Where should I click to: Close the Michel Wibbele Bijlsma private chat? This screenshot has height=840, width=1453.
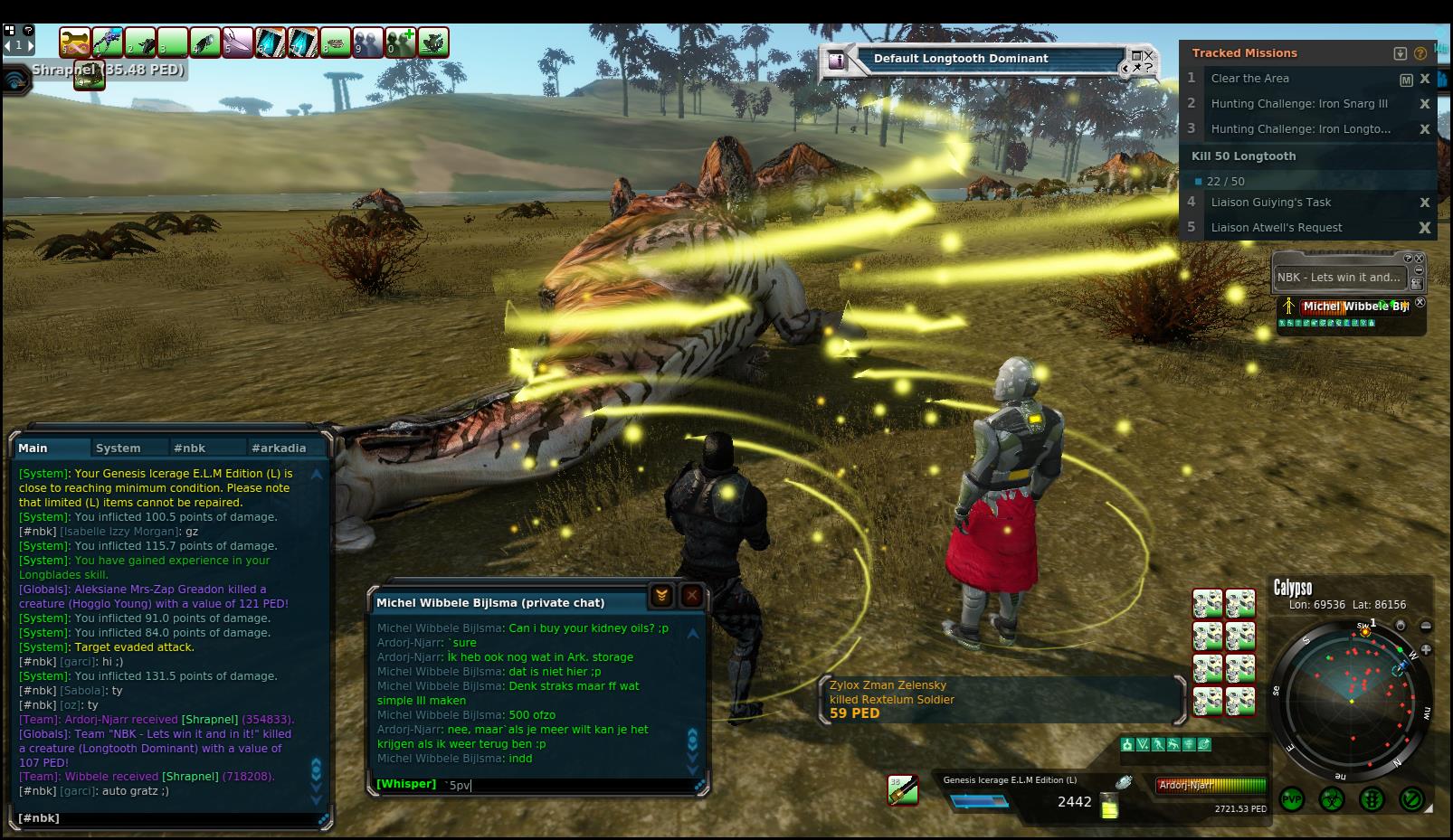tap(691, 596)
